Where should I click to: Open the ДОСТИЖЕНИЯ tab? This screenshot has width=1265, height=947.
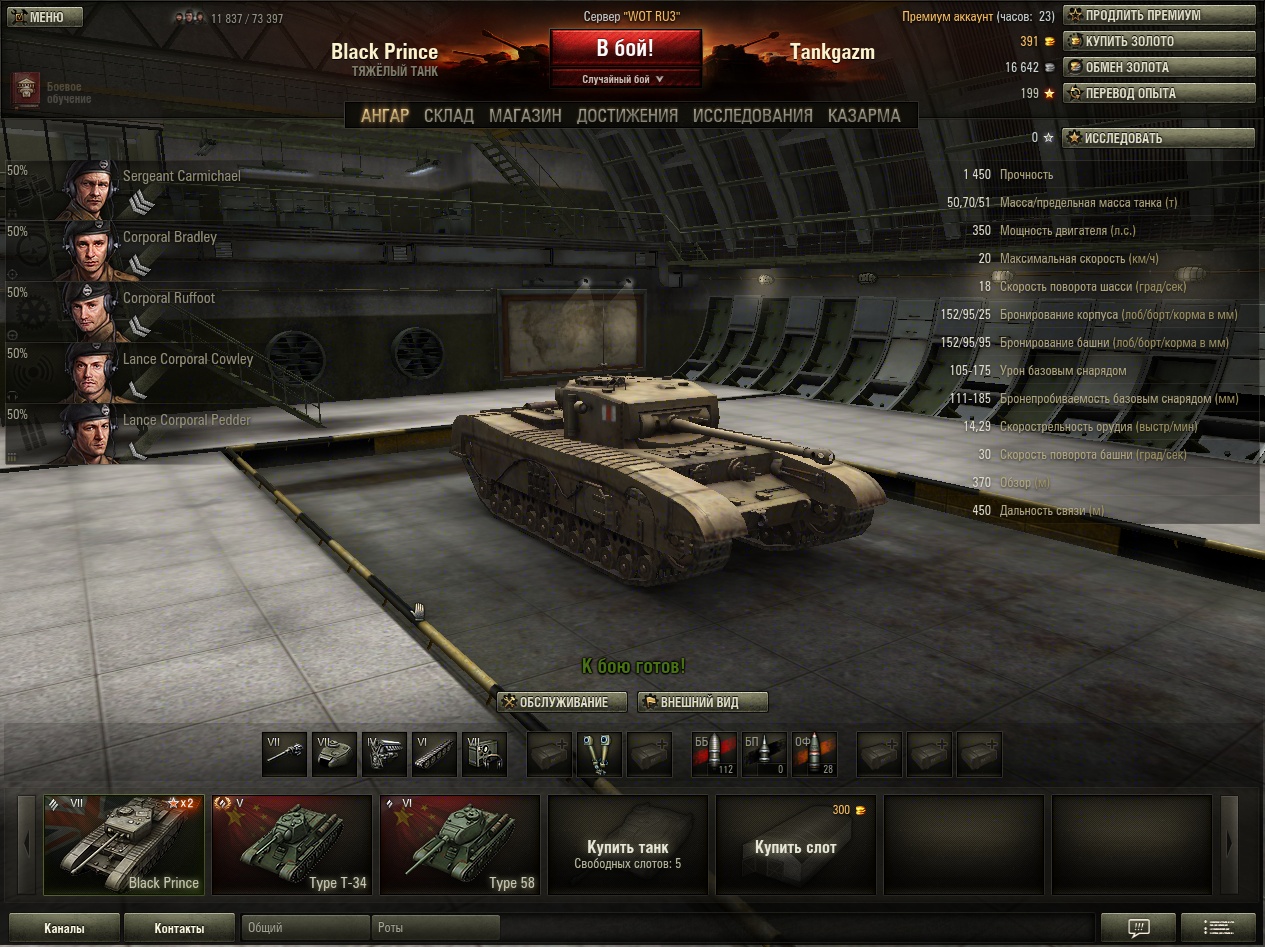pyautogui.click(x=627, y=115)
